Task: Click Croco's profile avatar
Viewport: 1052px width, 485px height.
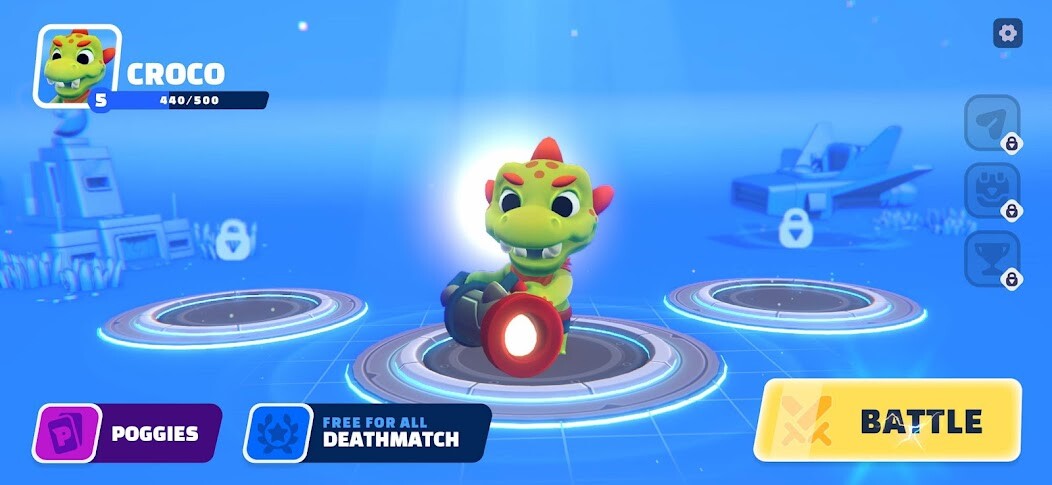Action: (x=78, y=66)
